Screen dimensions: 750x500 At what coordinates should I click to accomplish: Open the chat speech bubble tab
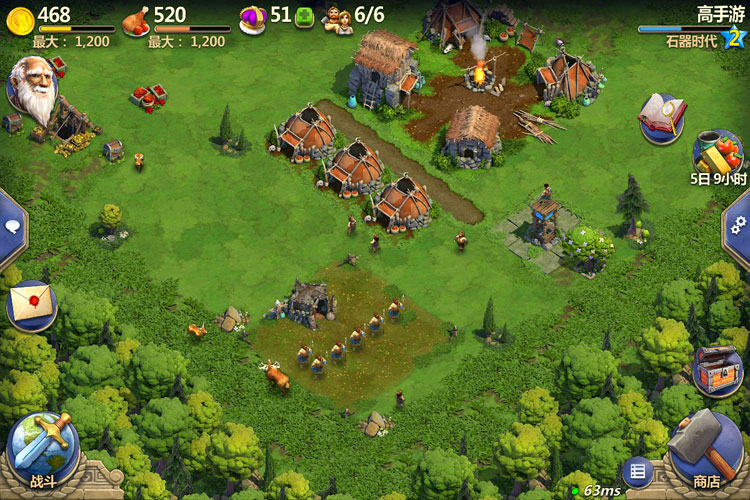click(11, 228)
